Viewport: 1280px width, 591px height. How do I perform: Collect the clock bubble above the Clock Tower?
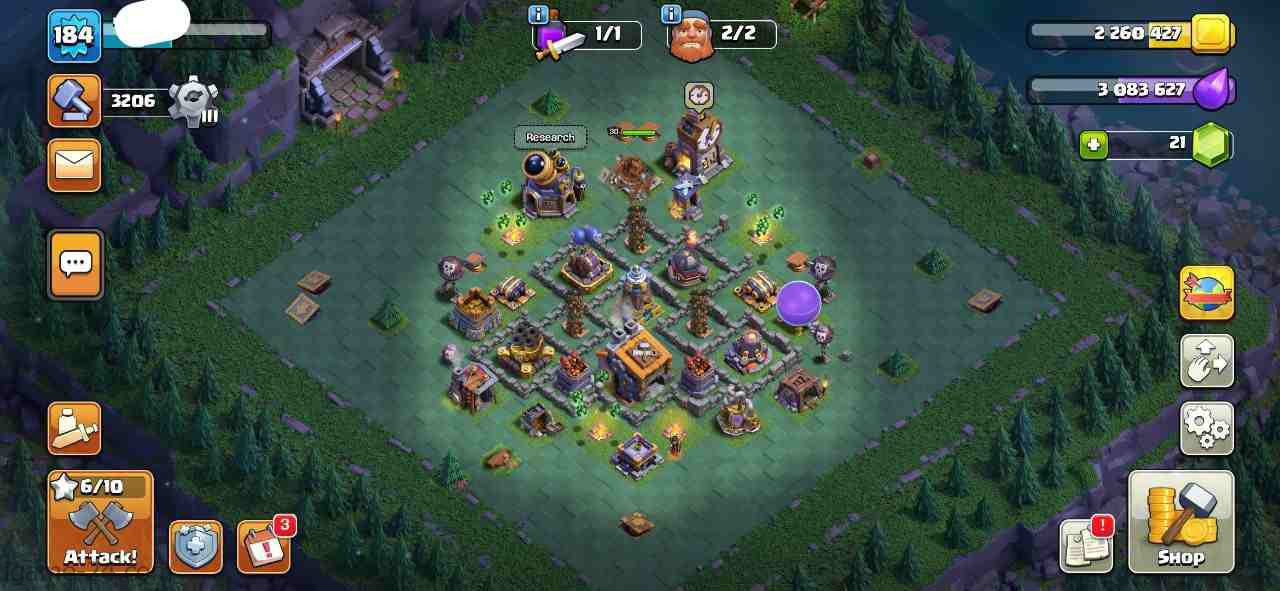(x=699, y=96)
